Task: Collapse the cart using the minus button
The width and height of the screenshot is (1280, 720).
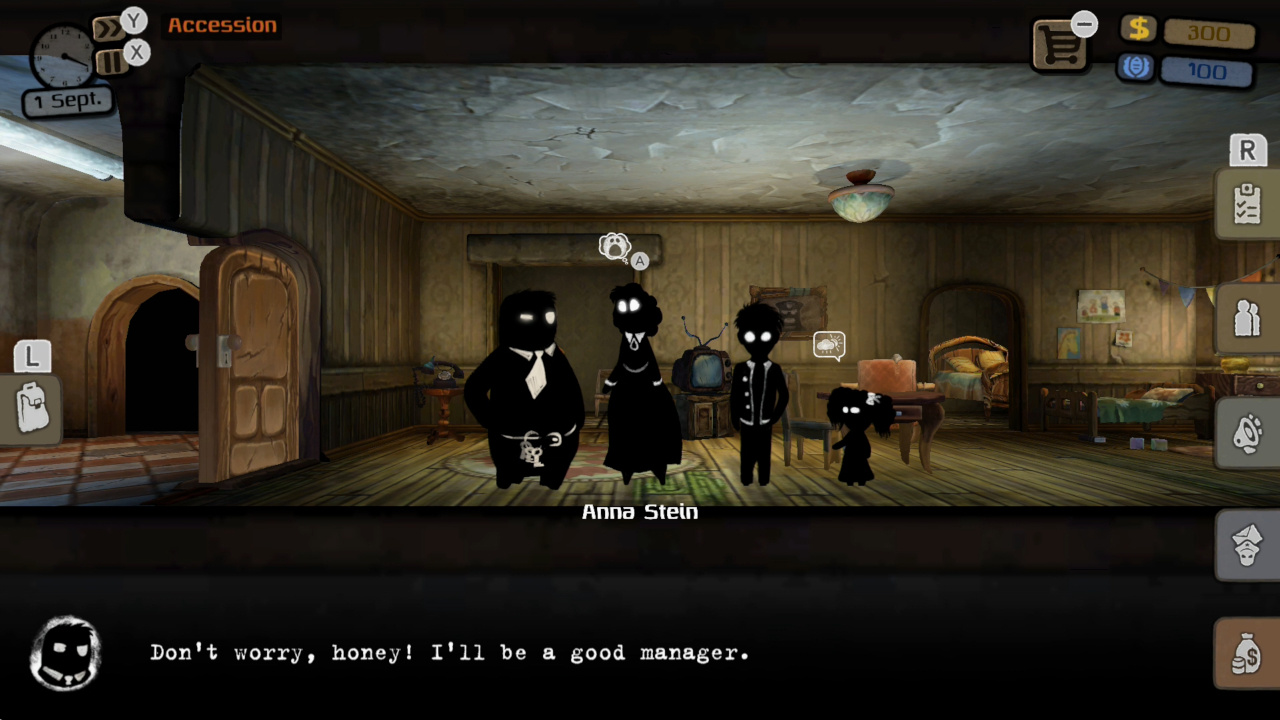Action: point(1085,21)
